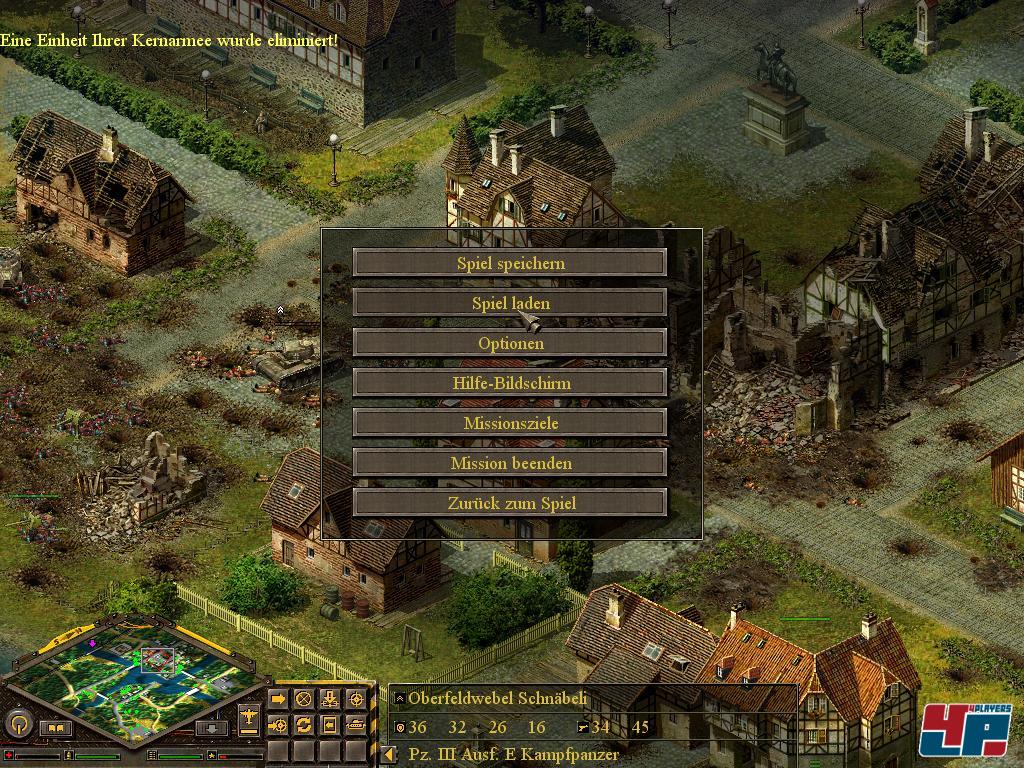Screen dimensions: 1024x768
Task: Save the game with Spiel speichern
Action: [510, 263]
